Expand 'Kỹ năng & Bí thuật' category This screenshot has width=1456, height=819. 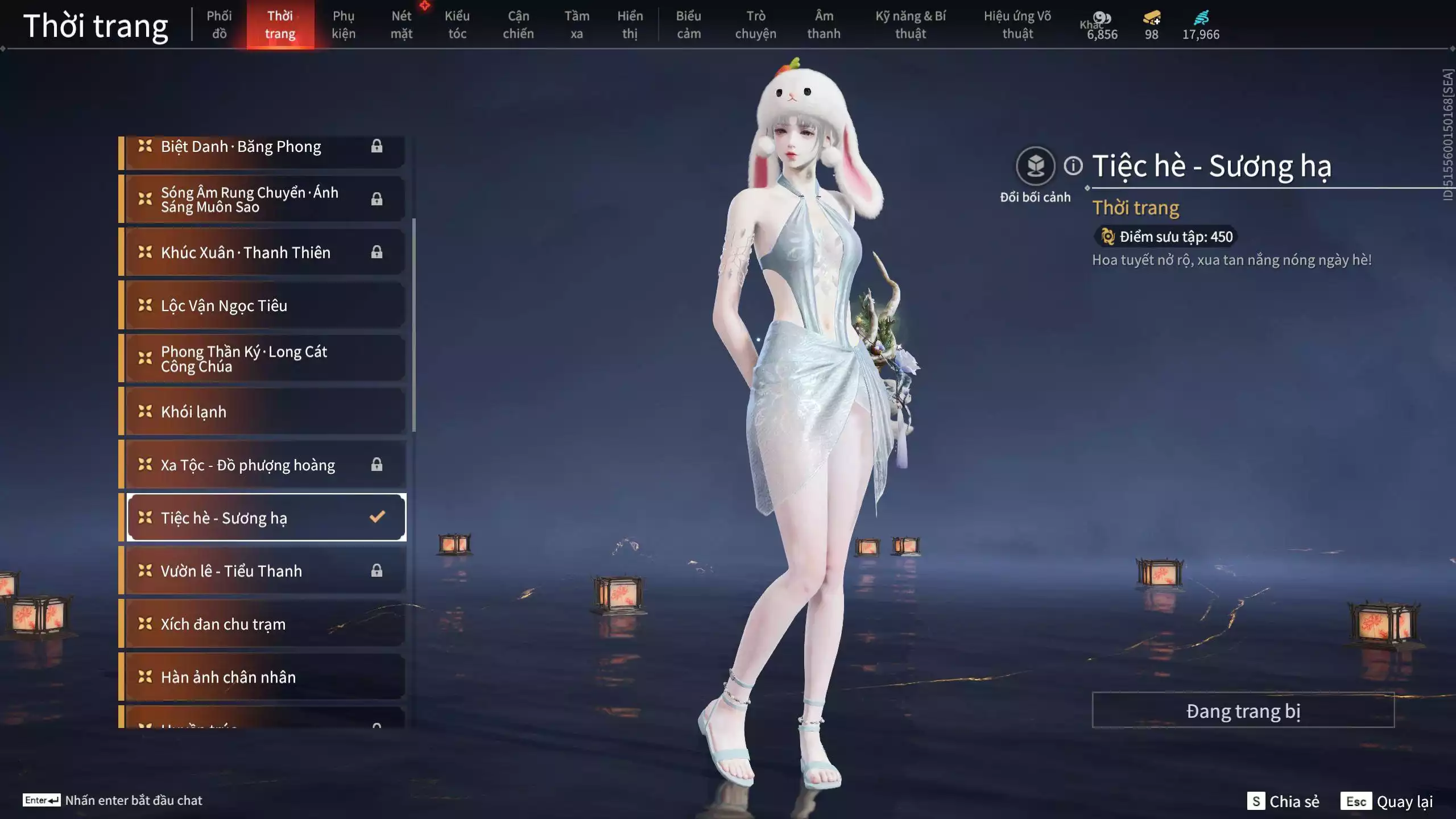[911, 24]
